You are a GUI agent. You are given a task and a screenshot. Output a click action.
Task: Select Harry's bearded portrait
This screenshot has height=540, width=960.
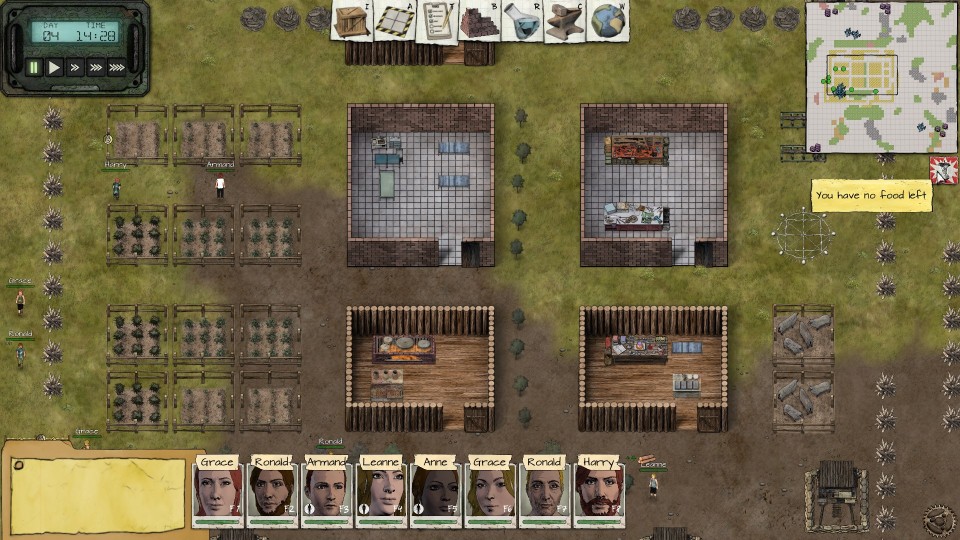pyautogui.click(x=599, y=491)
